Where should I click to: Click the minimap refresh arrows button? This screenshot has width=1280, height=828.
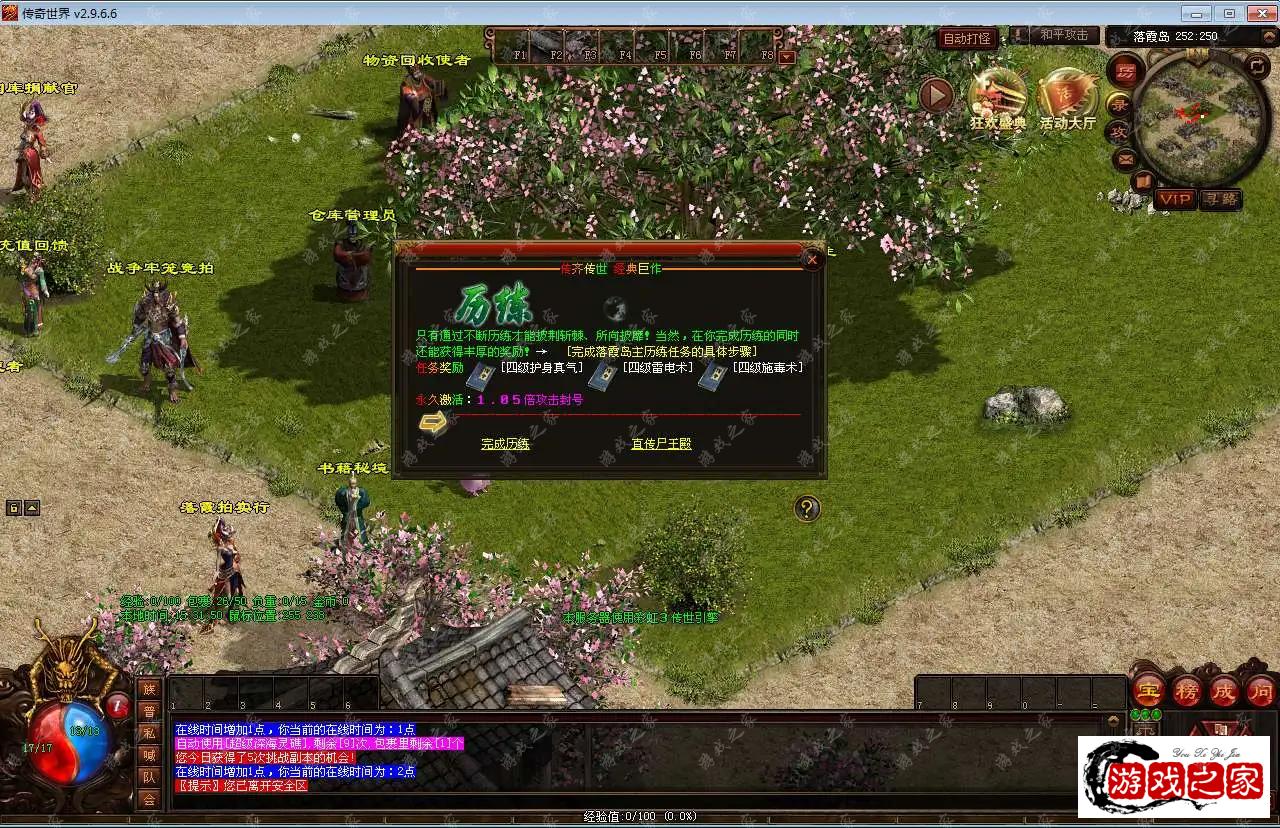pos(1257,66)
